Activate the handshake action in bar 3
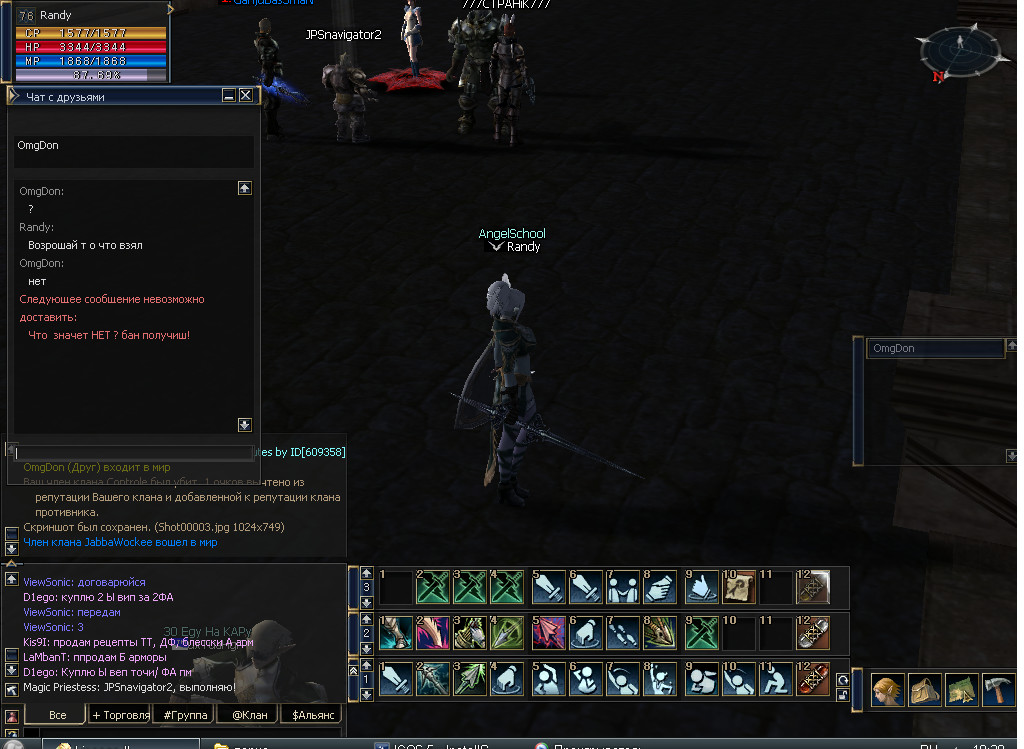Screen dimensions: 1024x749 [x=660, y=587]
